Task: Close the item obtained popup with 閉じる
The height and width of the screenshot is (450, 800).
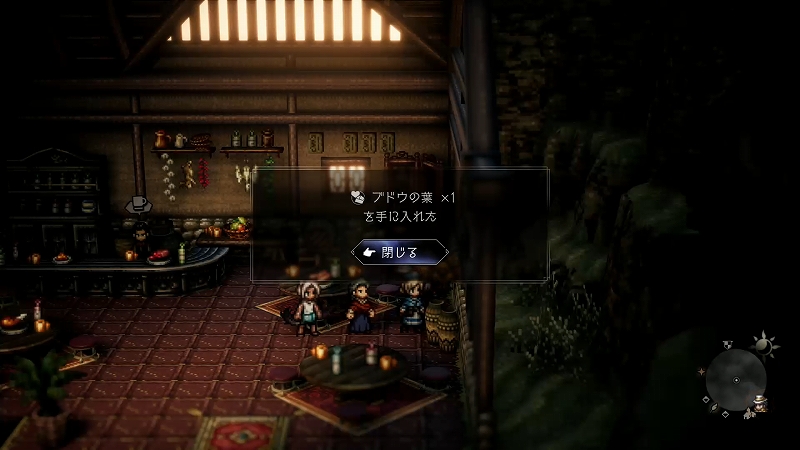Action: 400,252
